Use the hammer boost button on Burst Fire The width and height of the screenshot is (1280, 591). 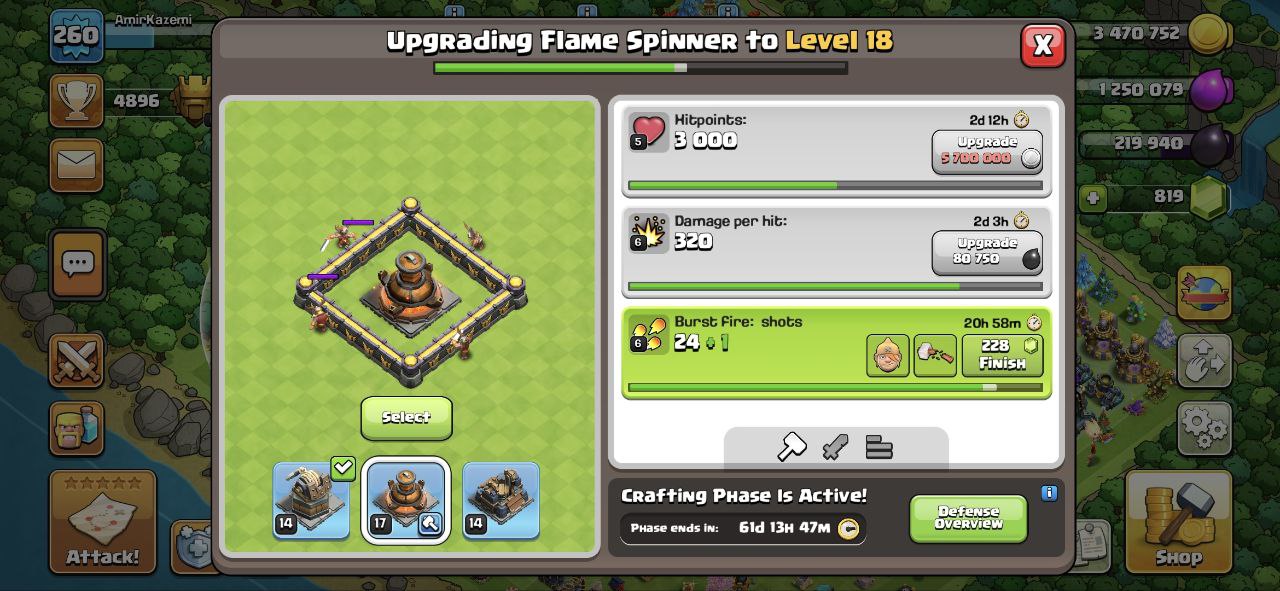[935, 356]
